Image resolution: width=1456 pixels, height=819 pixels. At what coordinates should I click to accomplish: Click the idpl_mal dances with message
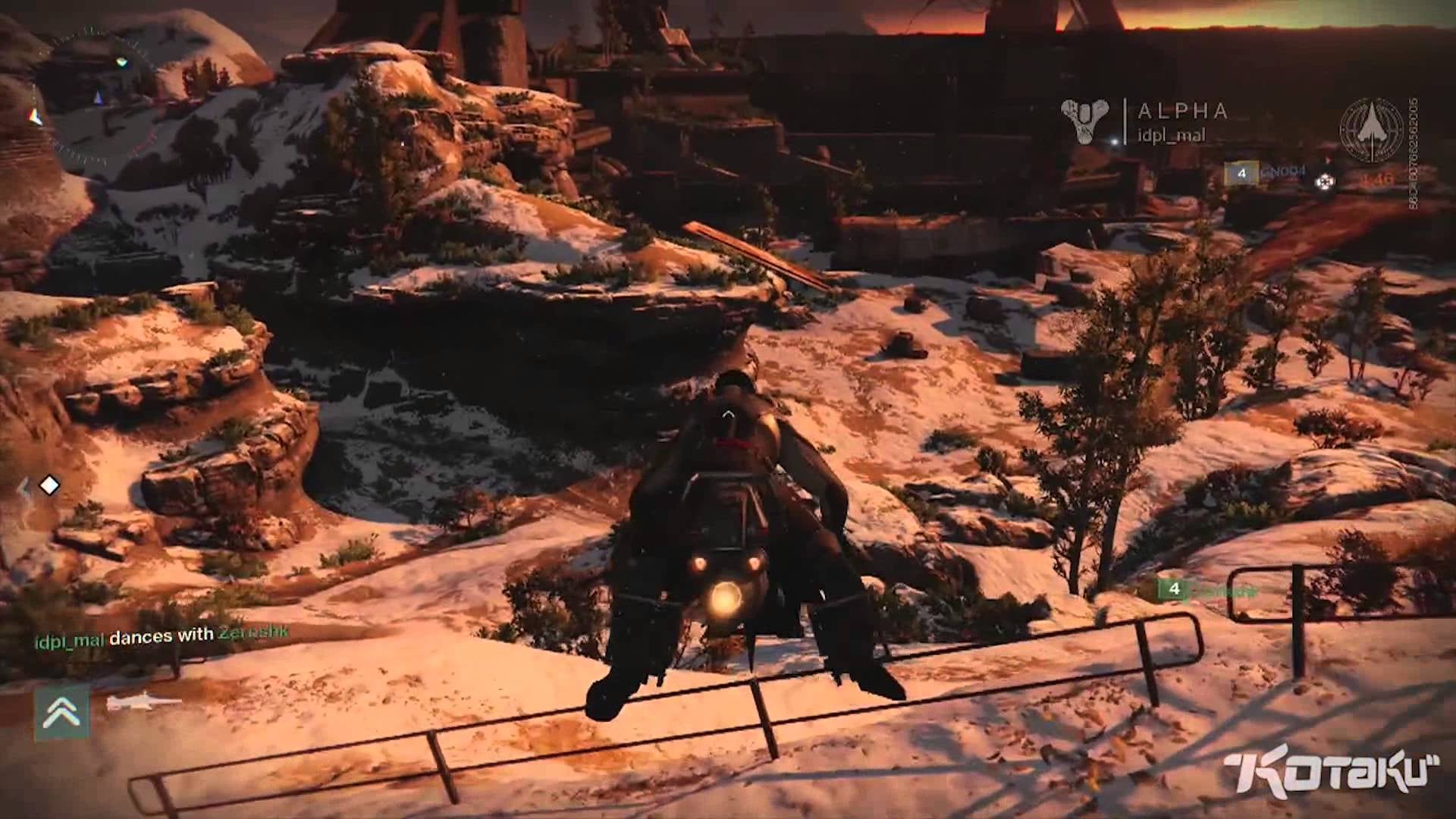(162, 635)
